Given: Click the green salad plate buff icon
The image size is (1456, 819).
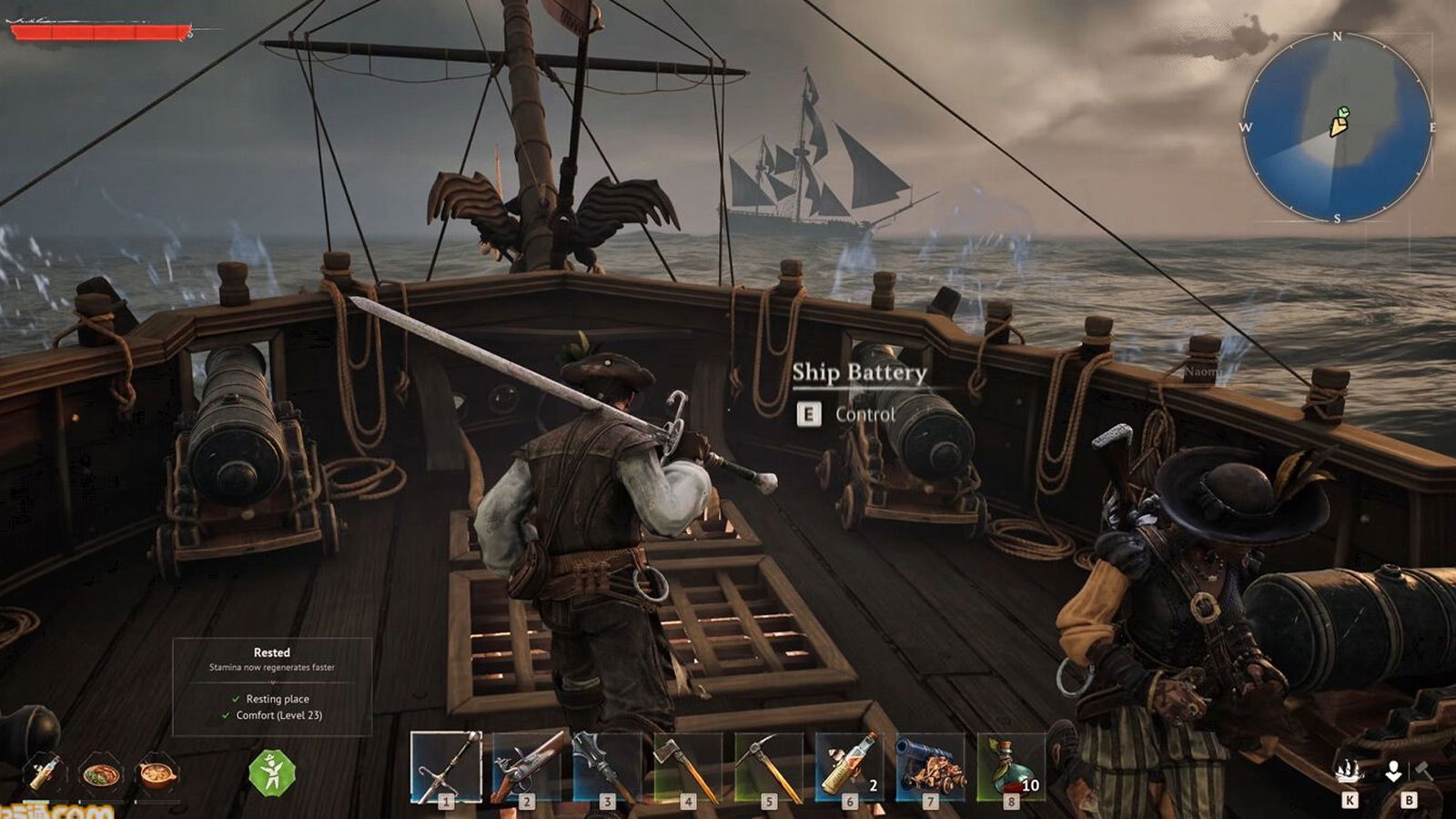Looking at the screenshot, I should pos(100,774).
